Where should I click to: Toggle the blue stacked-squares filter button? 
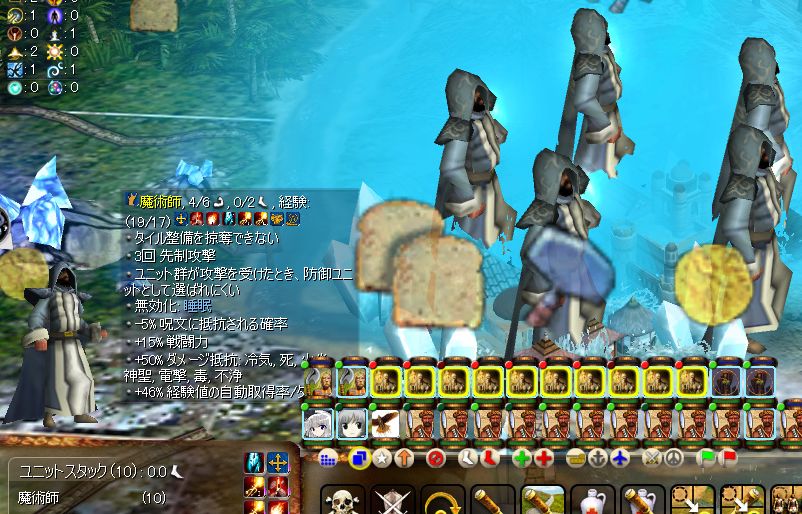pyautogui.click(x=359, y=459)
